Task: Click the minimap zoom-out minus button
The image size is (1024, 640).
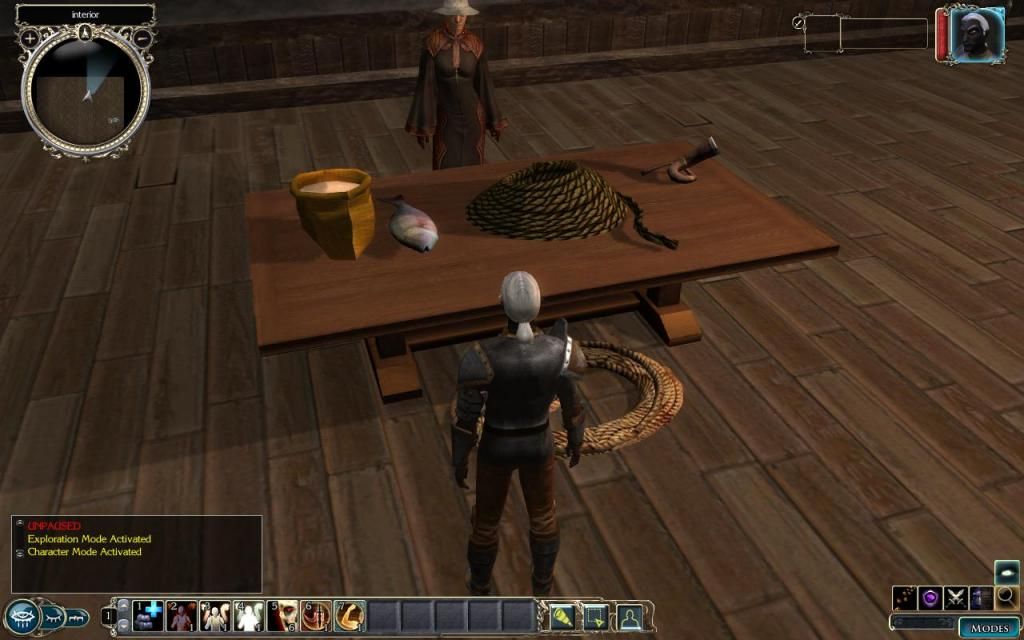Action: (x=143, y=38)
